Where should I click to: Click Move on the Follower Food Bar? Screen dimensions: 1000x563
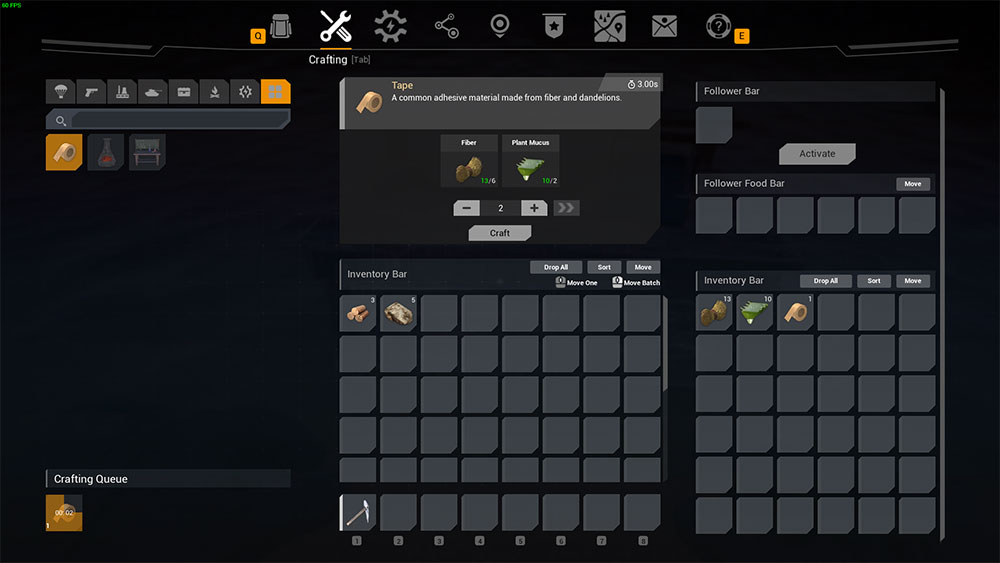(913, 184)
